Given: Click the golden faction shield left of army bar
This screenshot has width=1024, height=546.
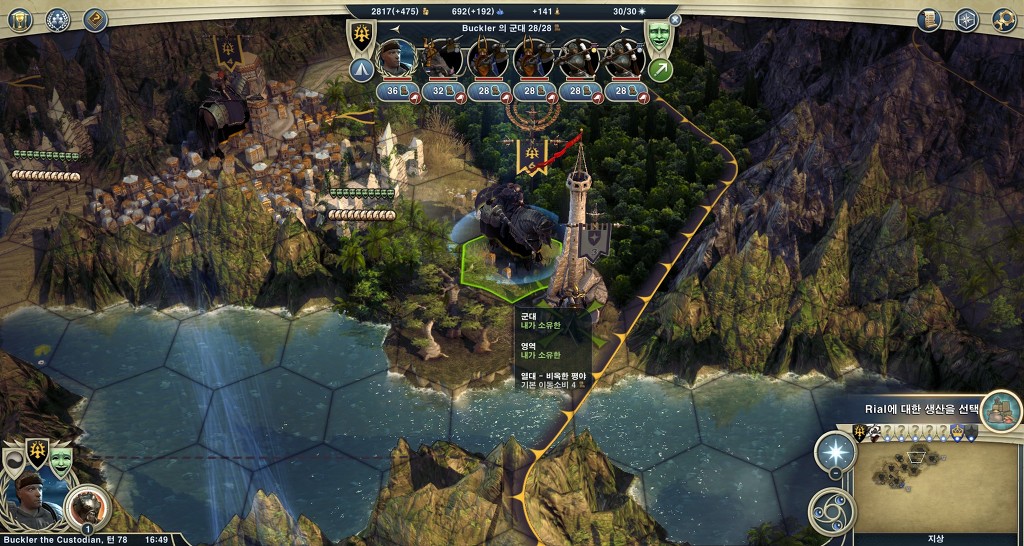Looking at the screenshot, I should (361, 36).
